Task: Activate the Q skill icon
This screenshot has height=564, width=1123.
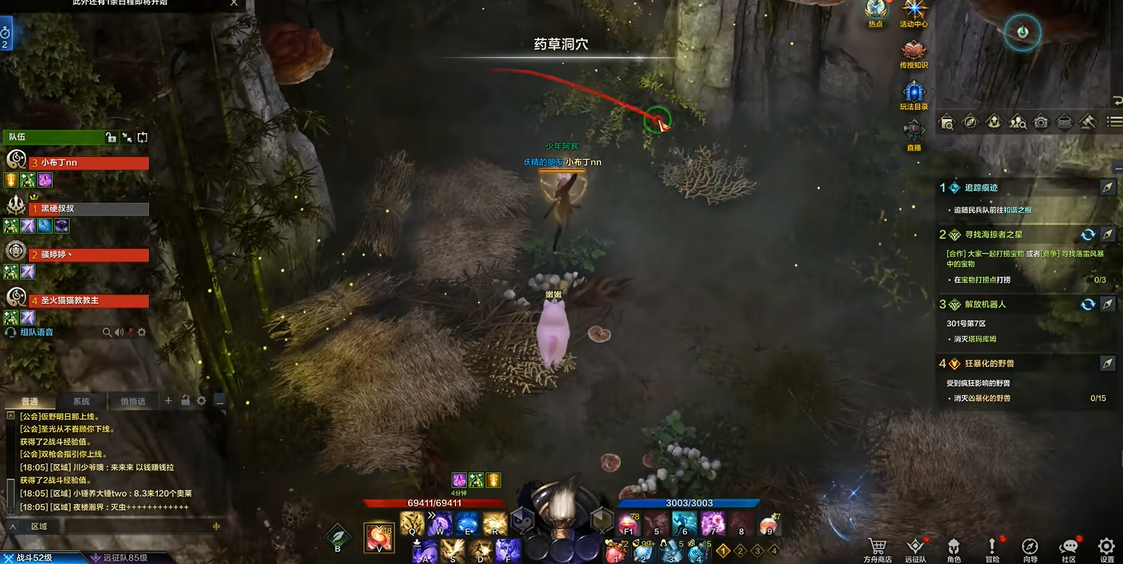Action: point(412,523)
